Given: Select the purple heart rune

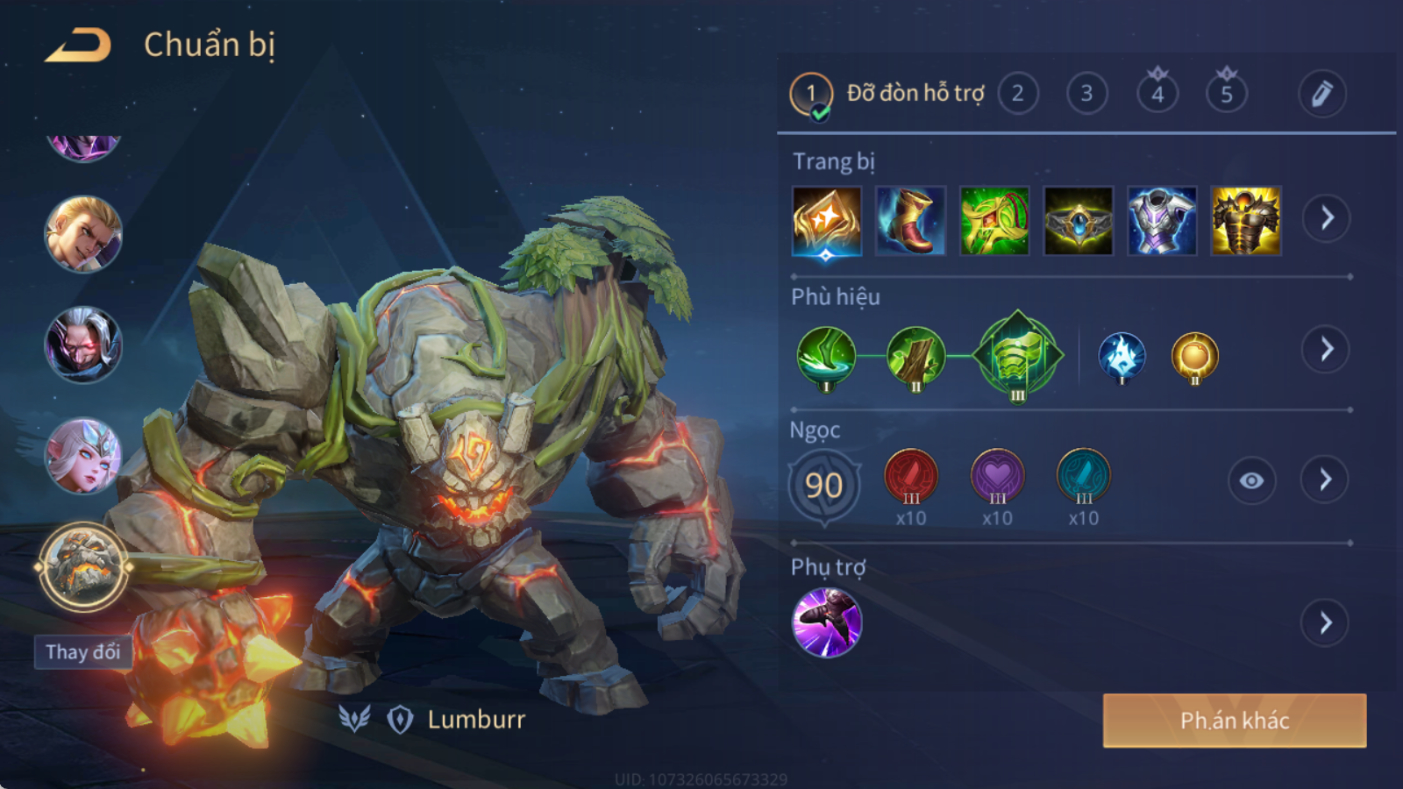Looking at the screenshot, I should pos(997,477).
